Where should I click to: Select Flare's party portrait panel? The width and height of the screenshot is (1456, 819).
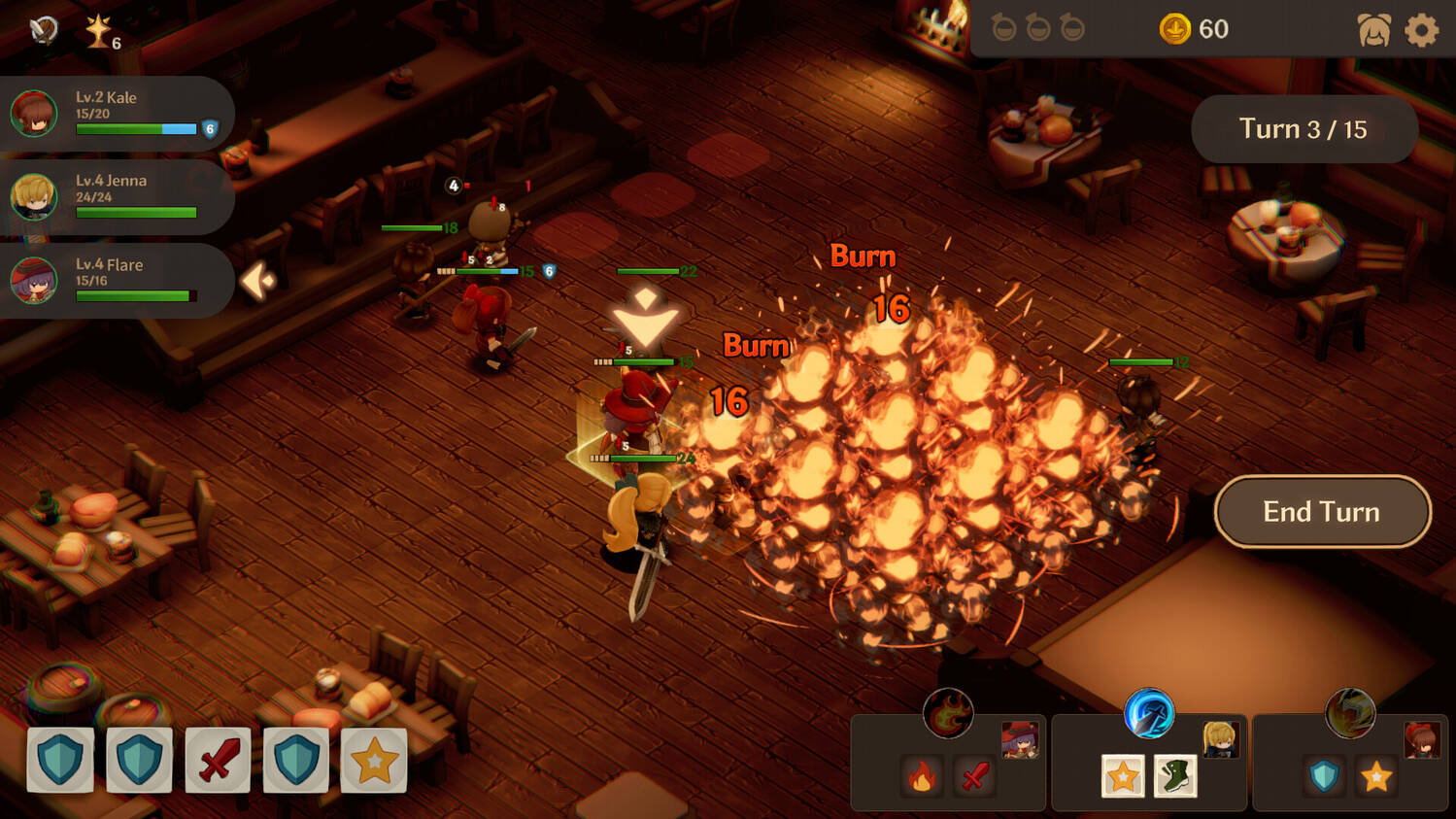pyautogui.click(x=115, y=281)
